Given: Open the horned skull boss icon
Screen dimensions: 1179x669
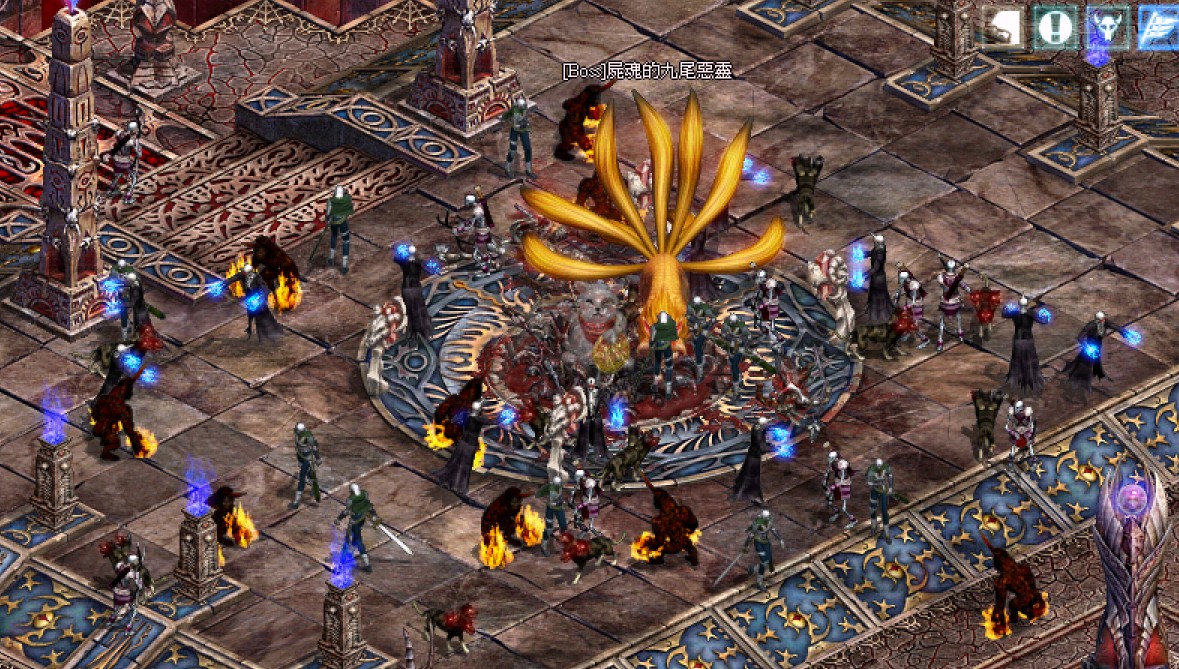Looking at the screenshot, I should pos(1108,27).
